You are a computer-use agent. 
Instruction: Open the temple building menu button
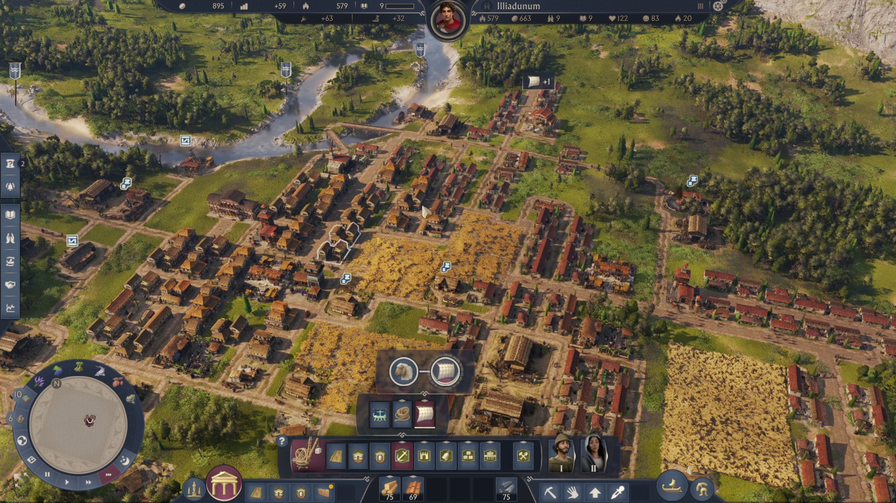tap(224, 484)
